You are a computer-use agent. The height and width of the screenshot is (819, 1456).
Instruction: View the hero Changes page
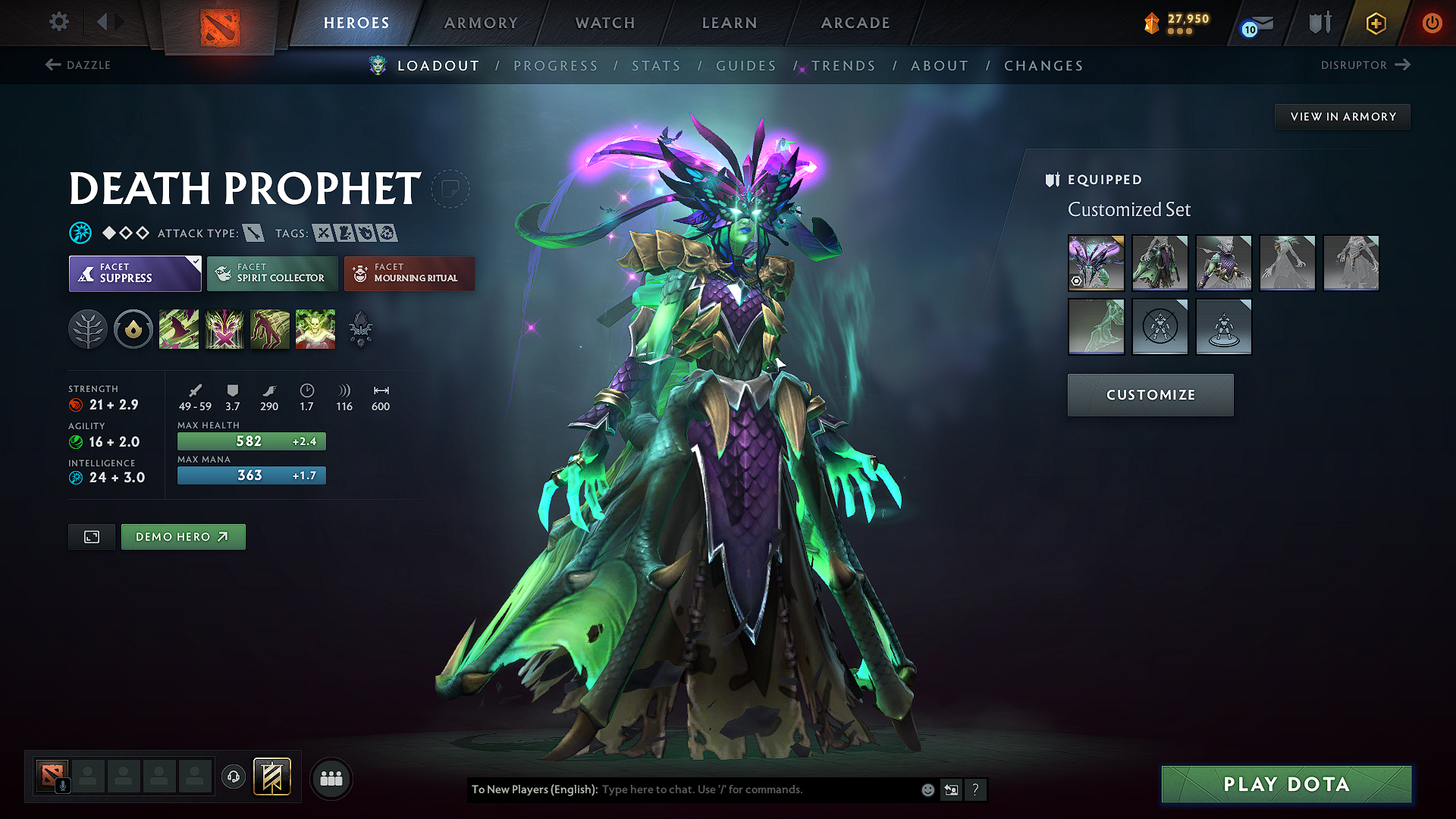pyautogui.click(x=1043, y=66)
